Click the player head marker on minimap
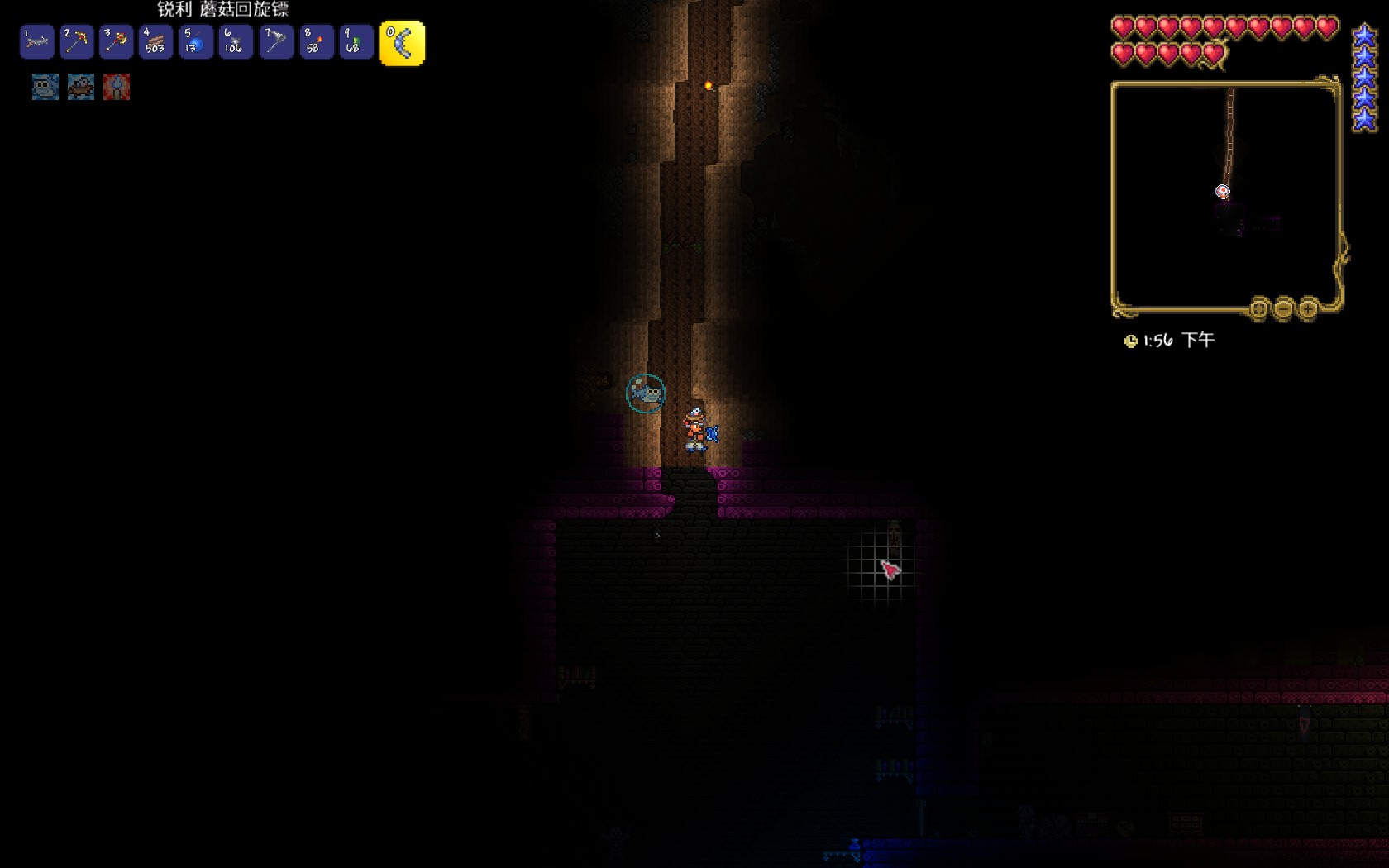 click(1222, 192)
